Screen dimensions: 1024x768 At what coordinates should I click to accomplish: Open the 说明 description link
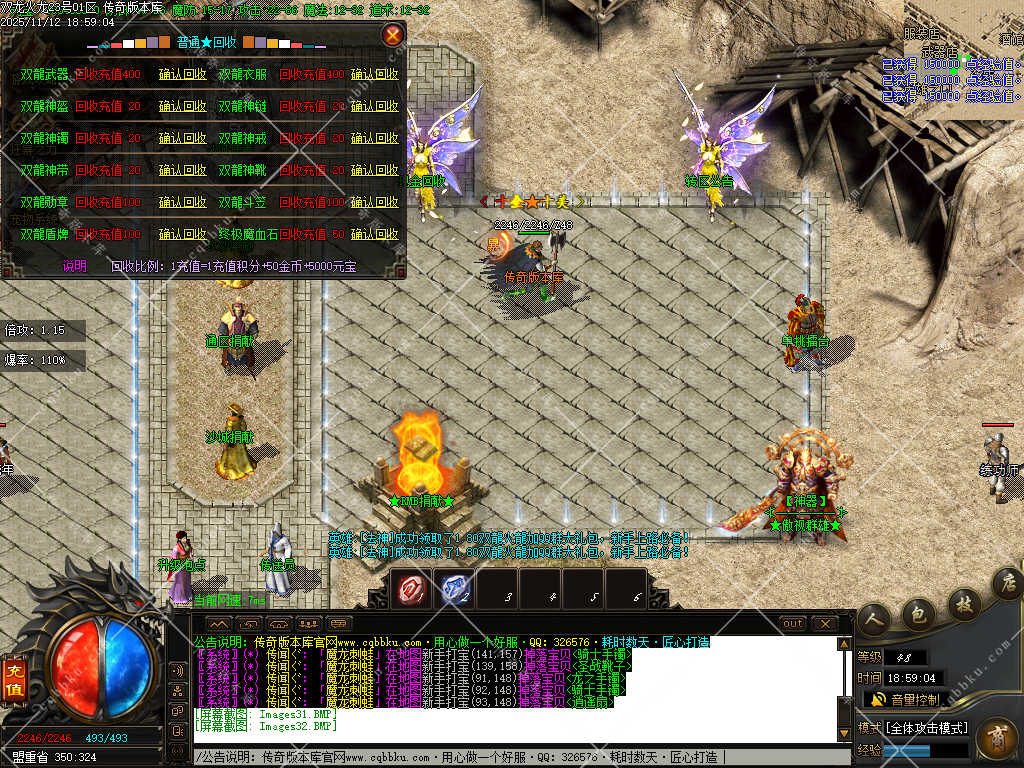75,266
